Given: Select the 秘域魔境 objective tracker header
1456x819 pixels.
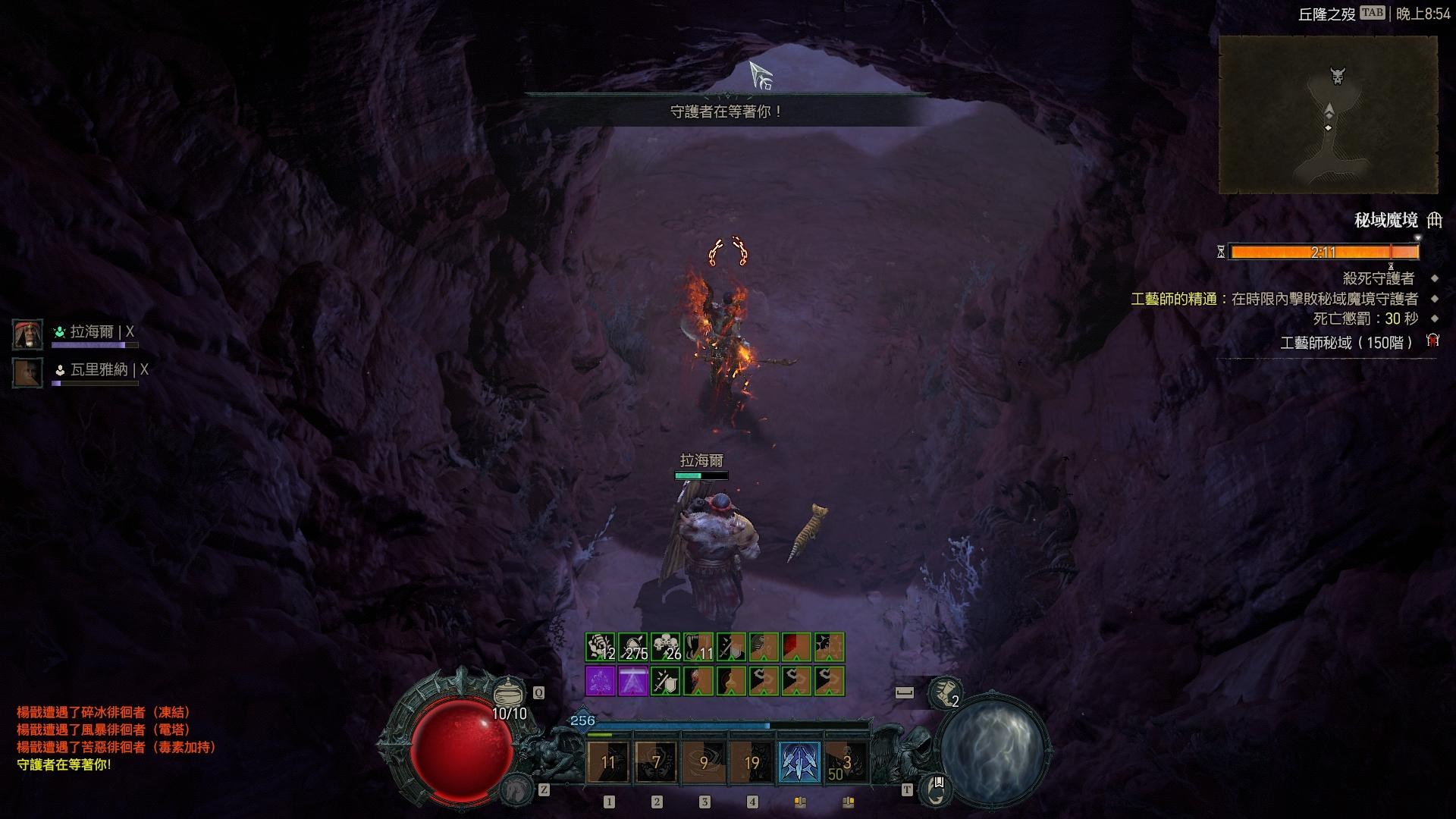Looking at the screenshot, I should [x=1385, y=221].
